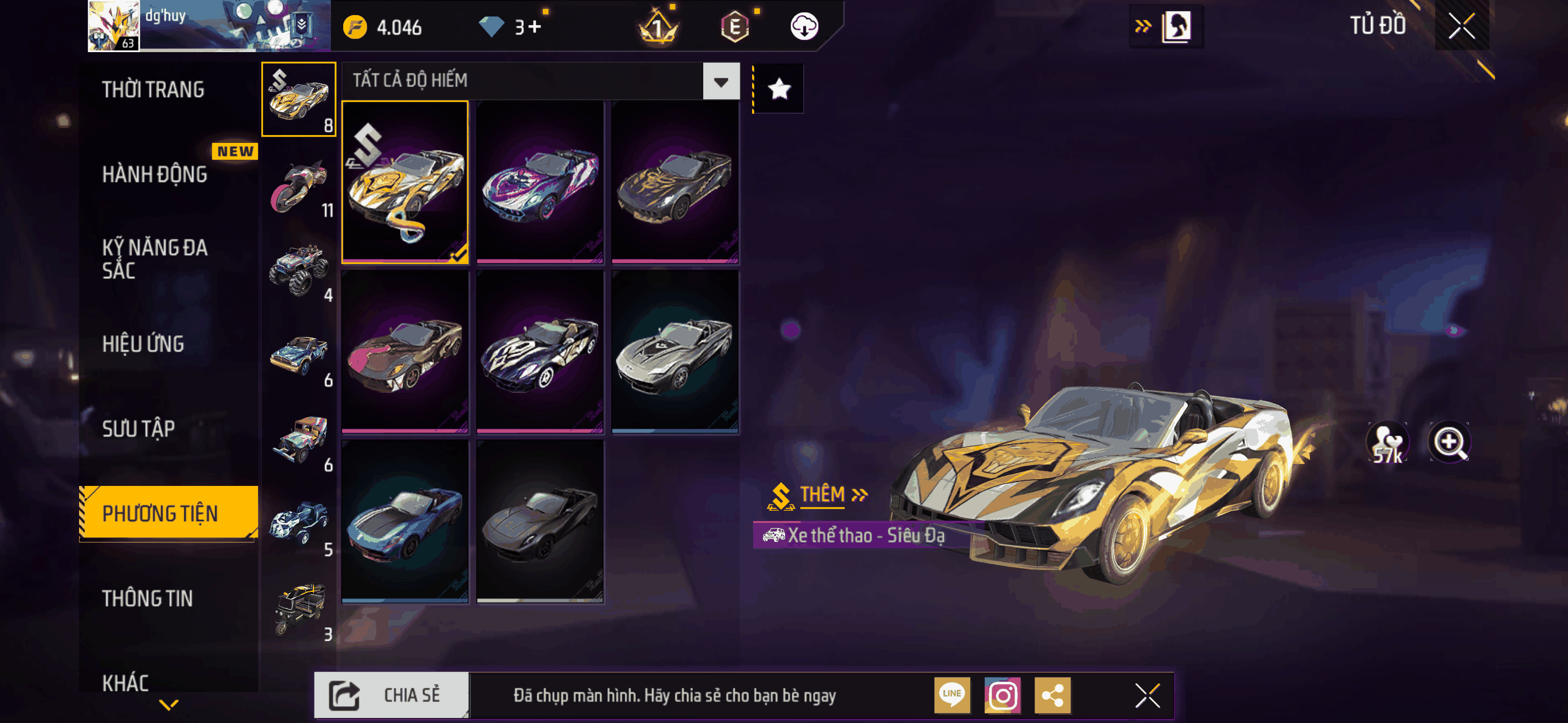This screenshot has width=1568, height=723.
Task: Choose the monster truck vehicle type
Action: click(x=299, y=271)
